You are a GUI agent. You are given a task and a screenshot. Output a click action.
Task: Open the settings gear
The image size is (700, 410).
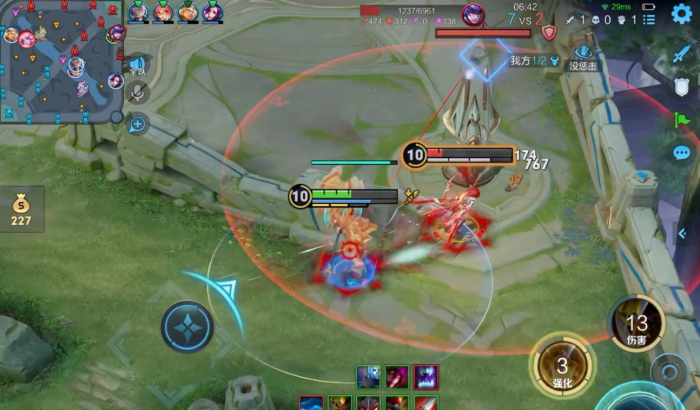point(681,14)
